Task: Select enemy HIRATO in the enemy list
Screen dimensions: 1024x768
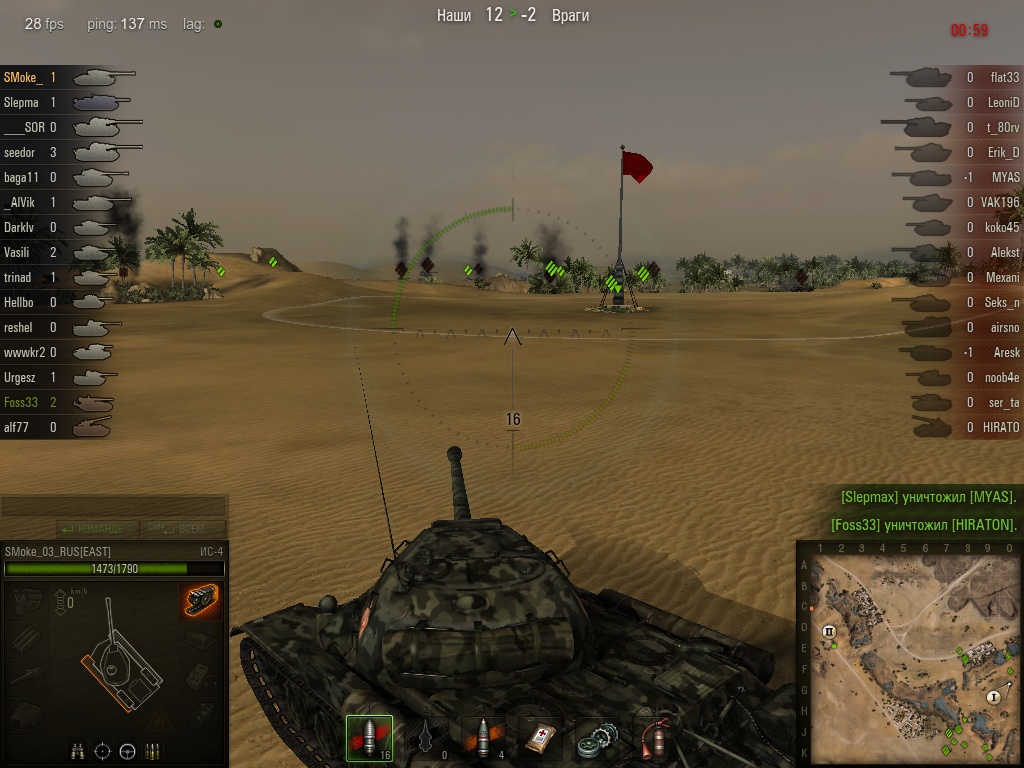Action: tap(1000, 427)
